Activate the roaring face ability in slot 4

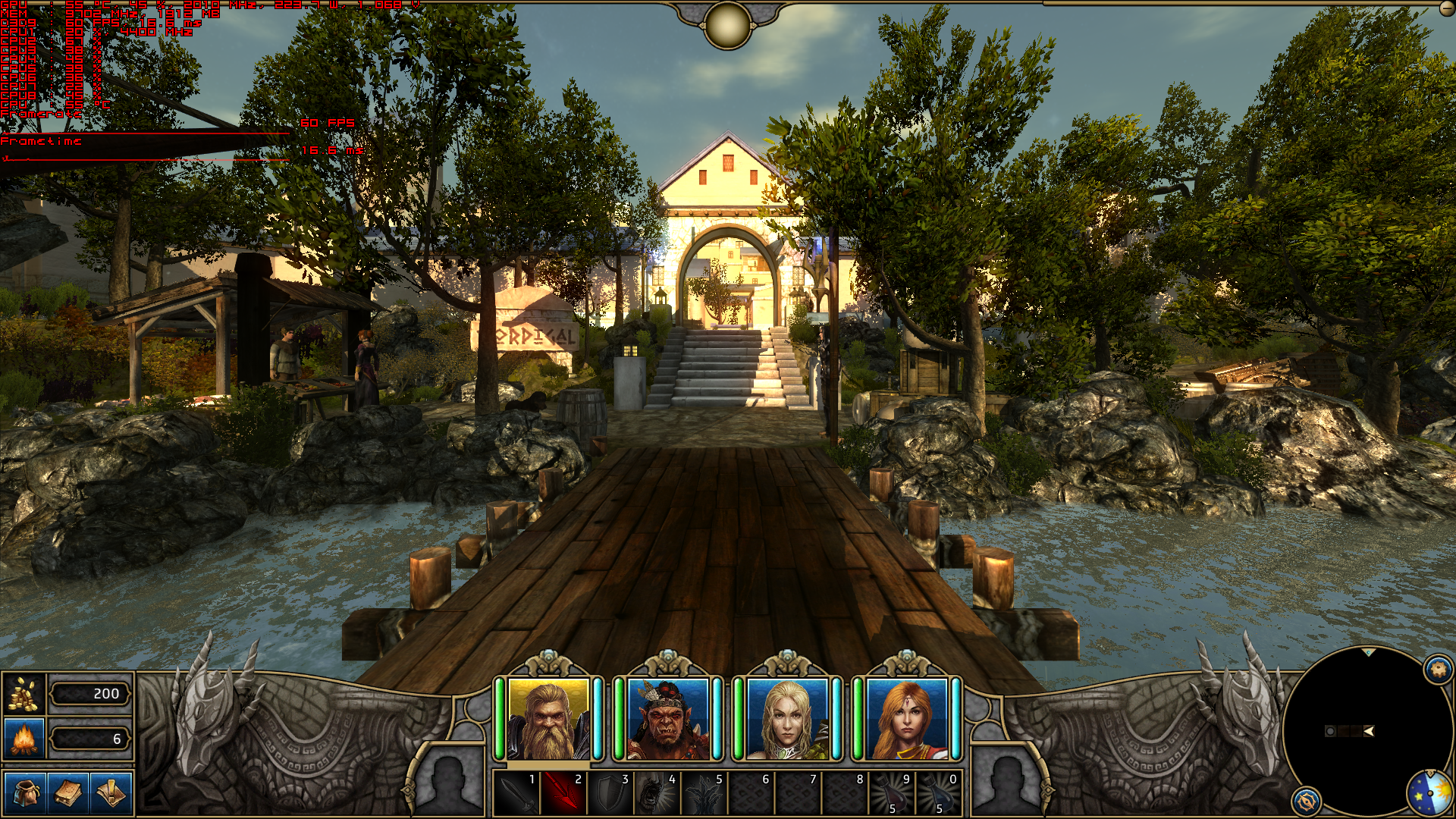(657, 794)
